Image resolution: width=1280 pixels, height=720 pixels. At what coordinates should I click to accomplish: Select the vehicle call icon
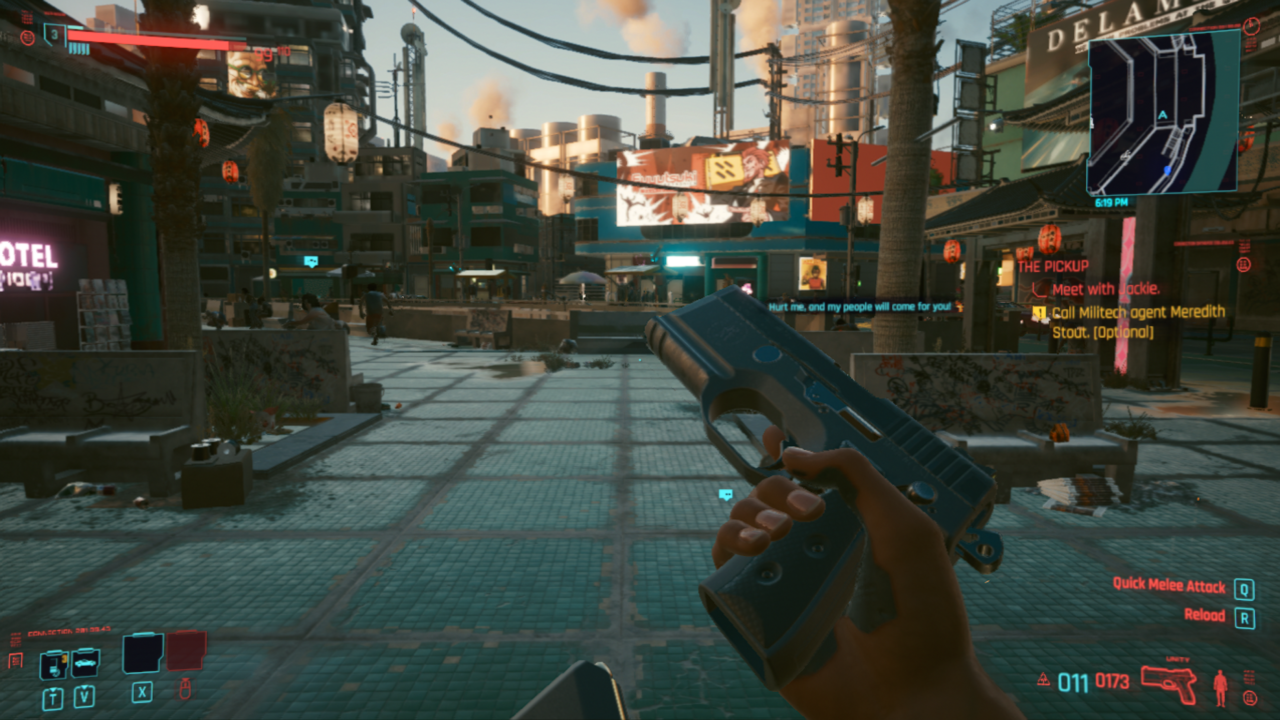pyautogui.click(x=85, y=662)
